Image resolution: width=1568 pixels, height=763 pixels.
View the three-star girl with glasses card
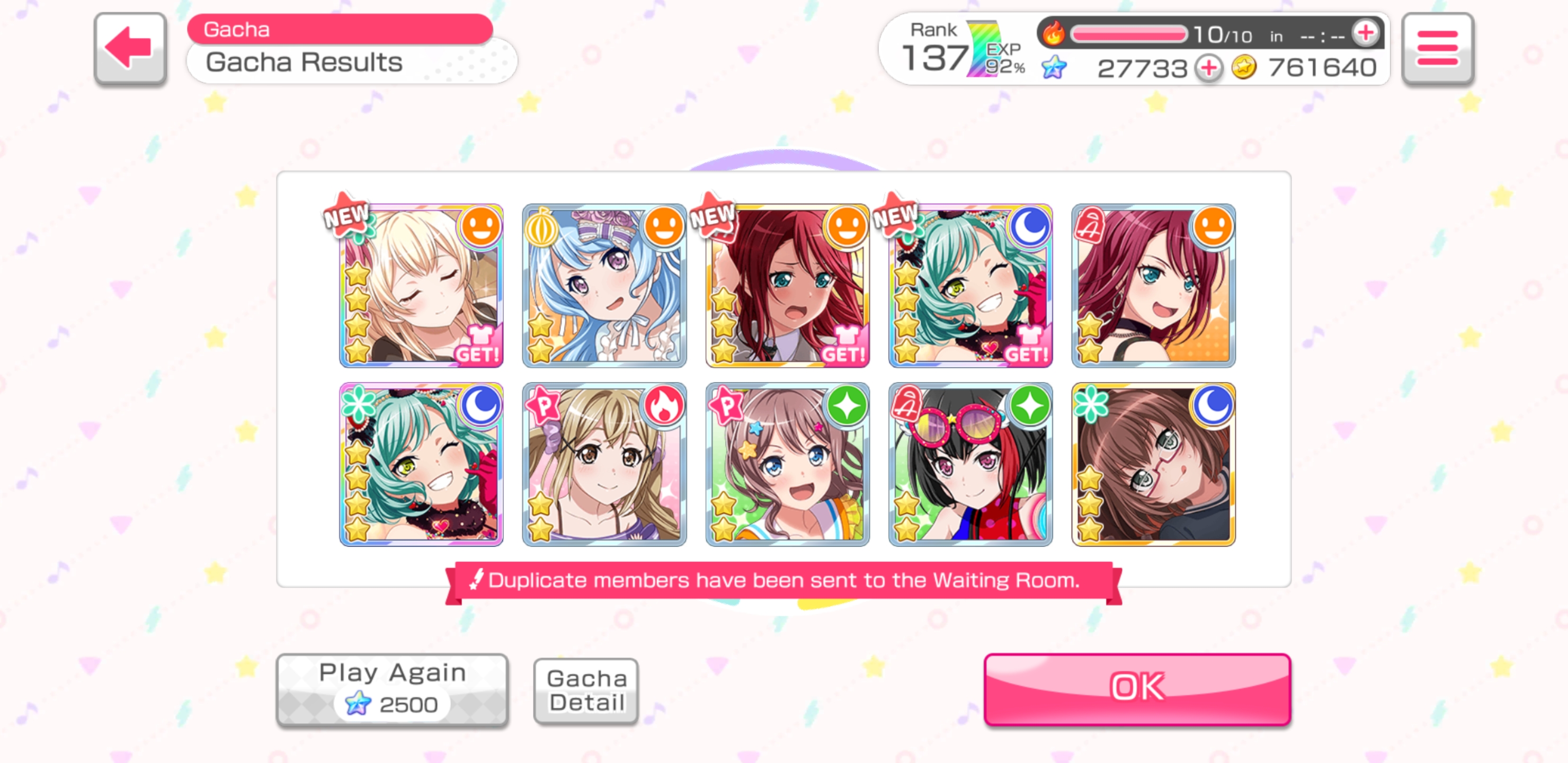pos(1153,464)
